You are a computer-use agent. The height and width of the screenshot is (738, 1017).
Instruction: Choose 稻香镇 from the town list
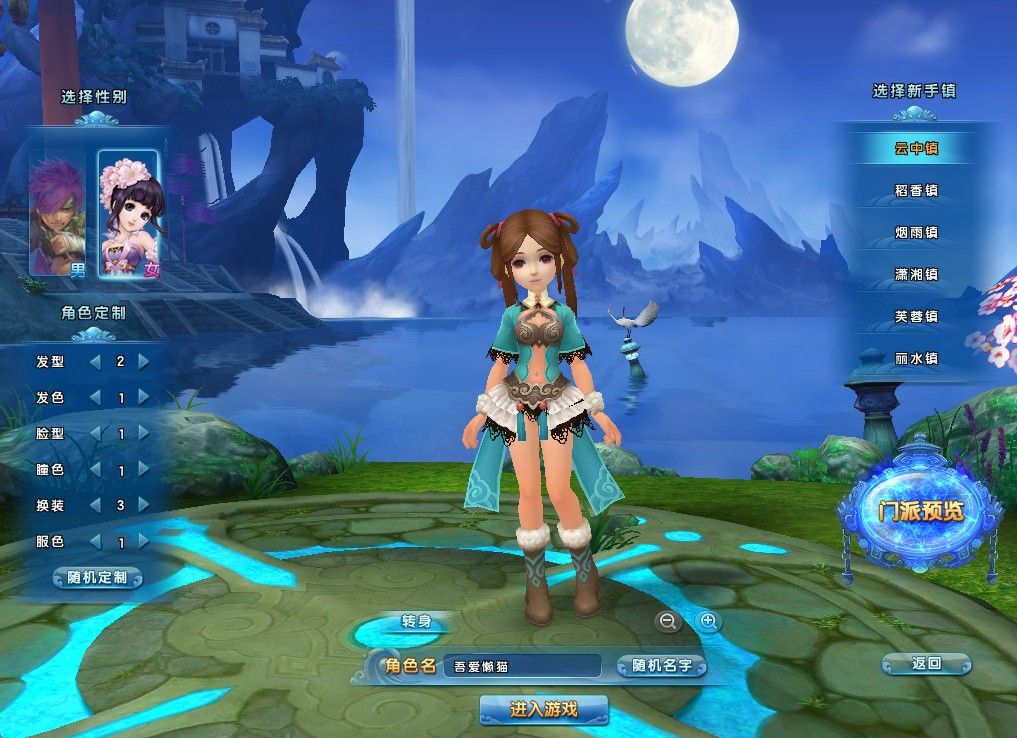tap(916, 190)
